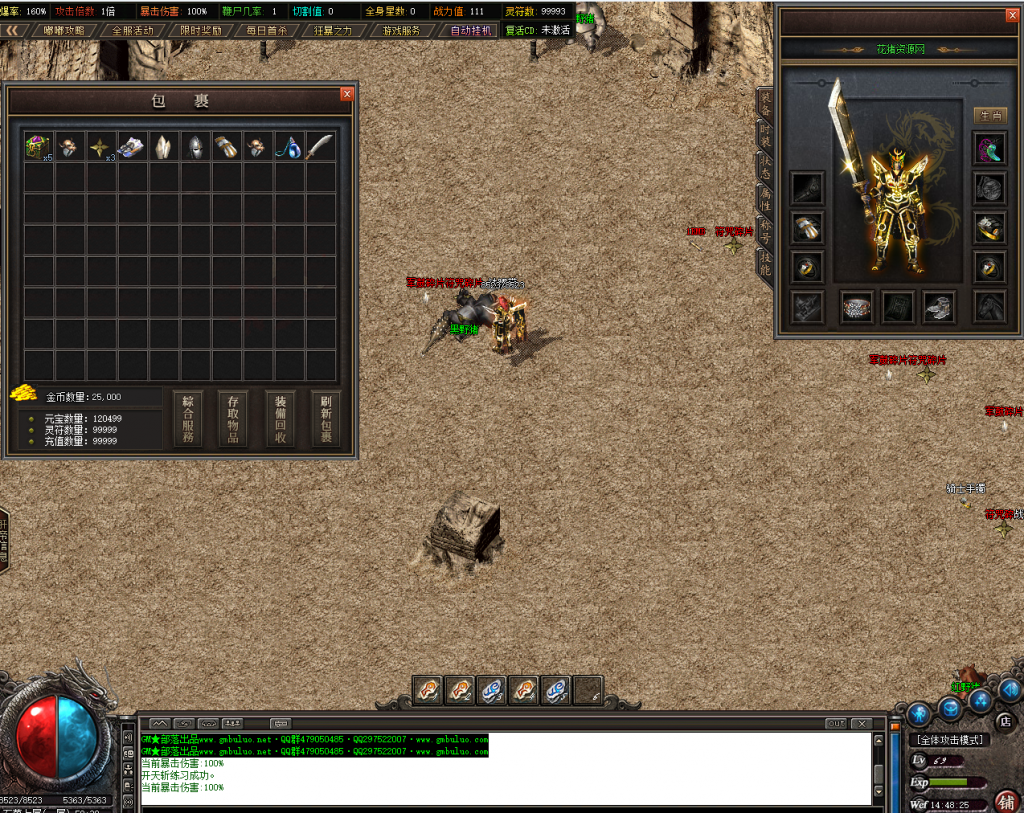Close the character equipment panel
Viewport: 1024px width, 813px height.
coord(1011,16)
